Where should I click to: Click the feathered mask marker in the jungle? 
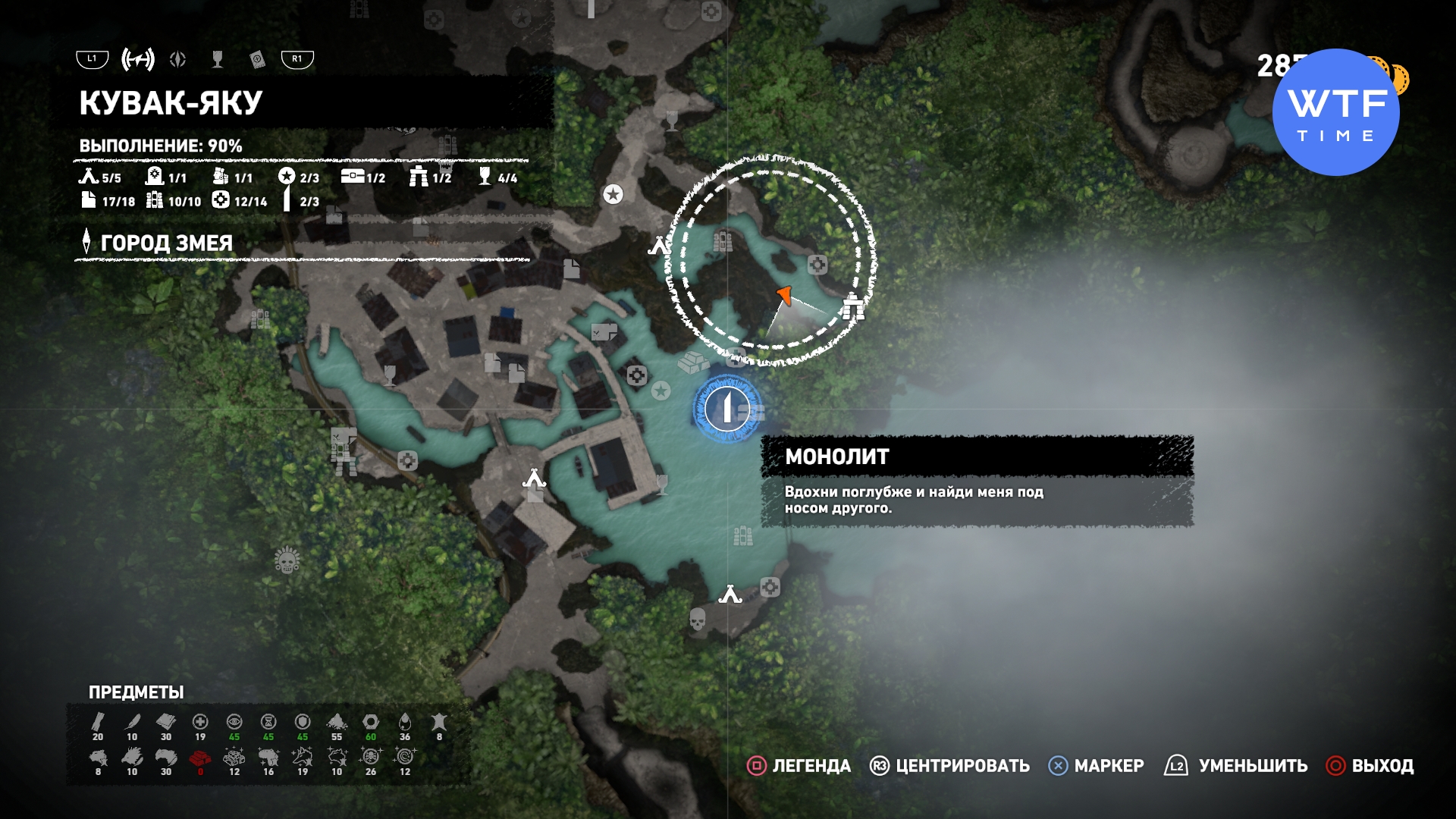point(287,560)
